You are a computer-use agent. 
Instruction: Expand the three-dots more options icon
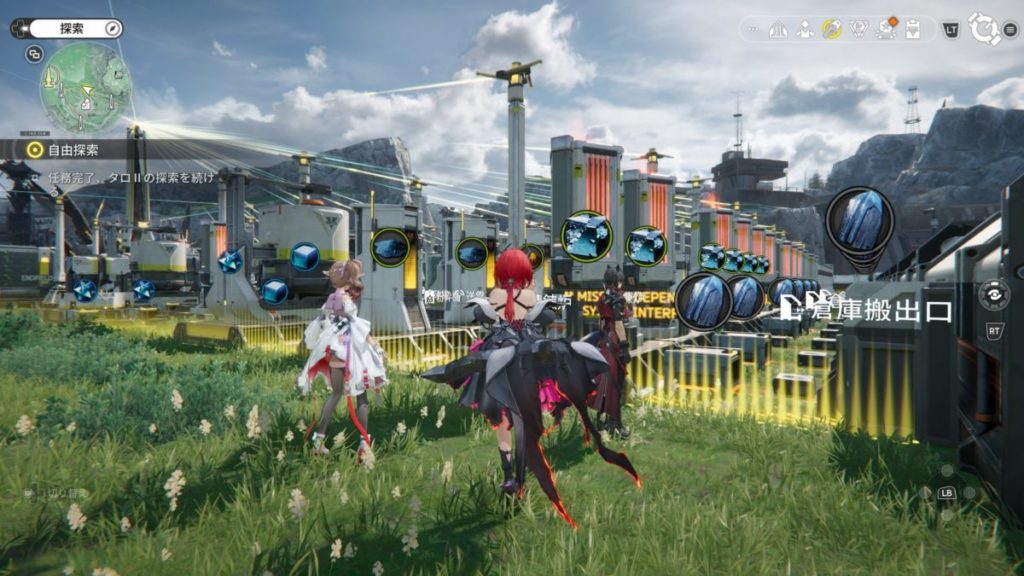click(754, 29)
